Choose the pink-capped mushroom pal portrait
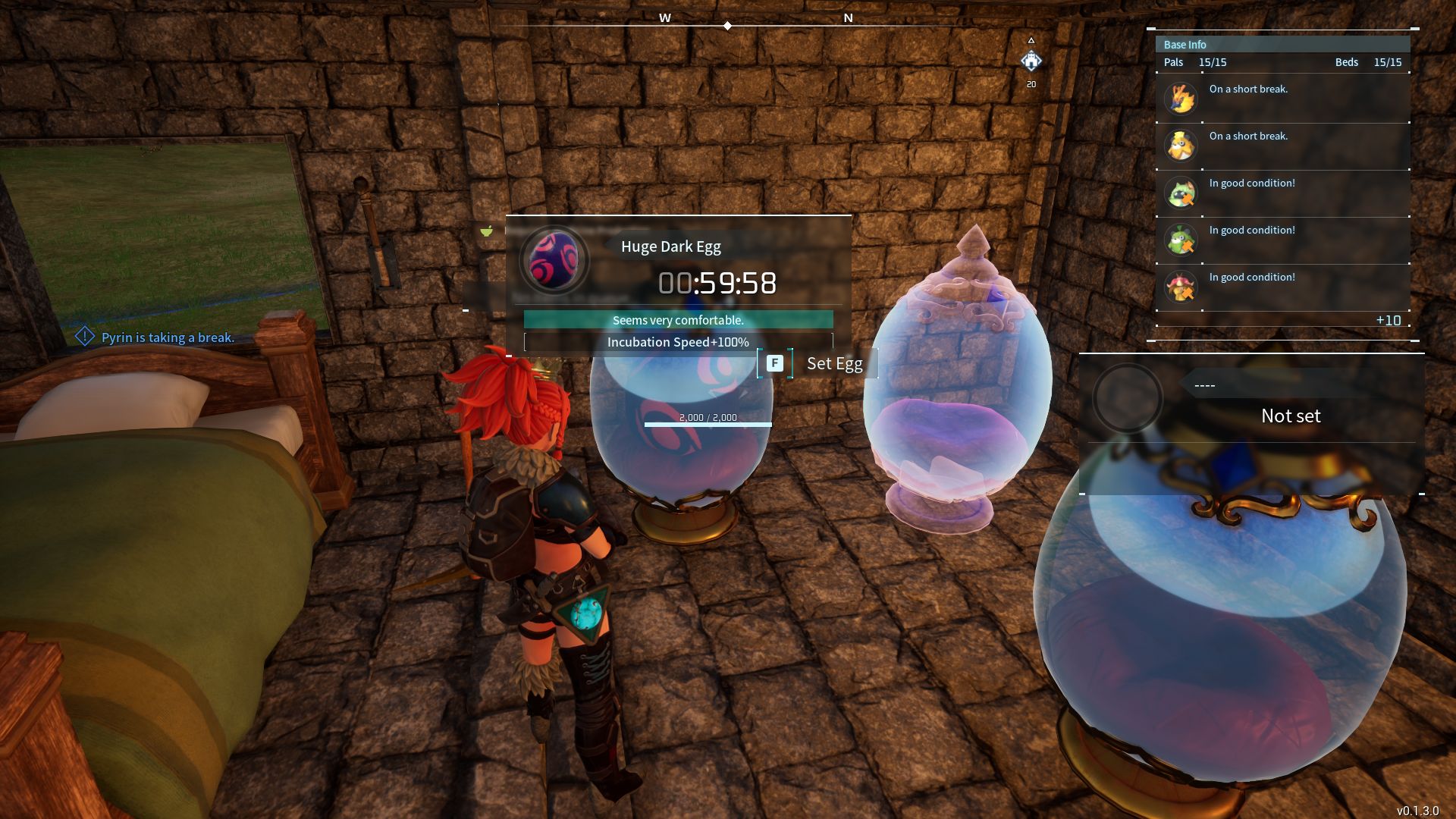Image resolution: width=1456 pixels, height=819 pixels. 1181,287
